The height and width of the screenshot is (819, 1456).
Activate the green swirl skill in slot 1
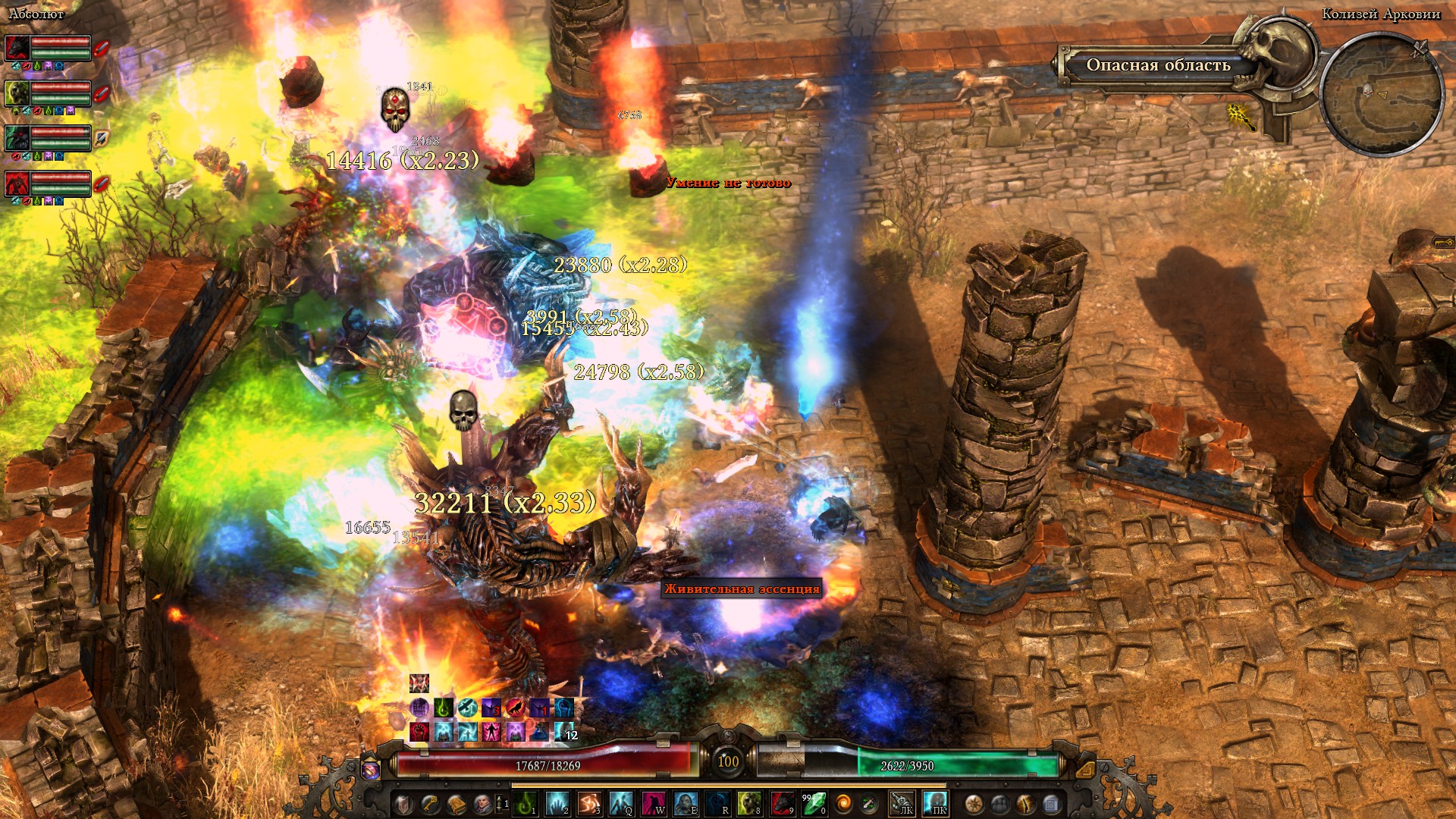pyautogui.click(x=525, y=803)
